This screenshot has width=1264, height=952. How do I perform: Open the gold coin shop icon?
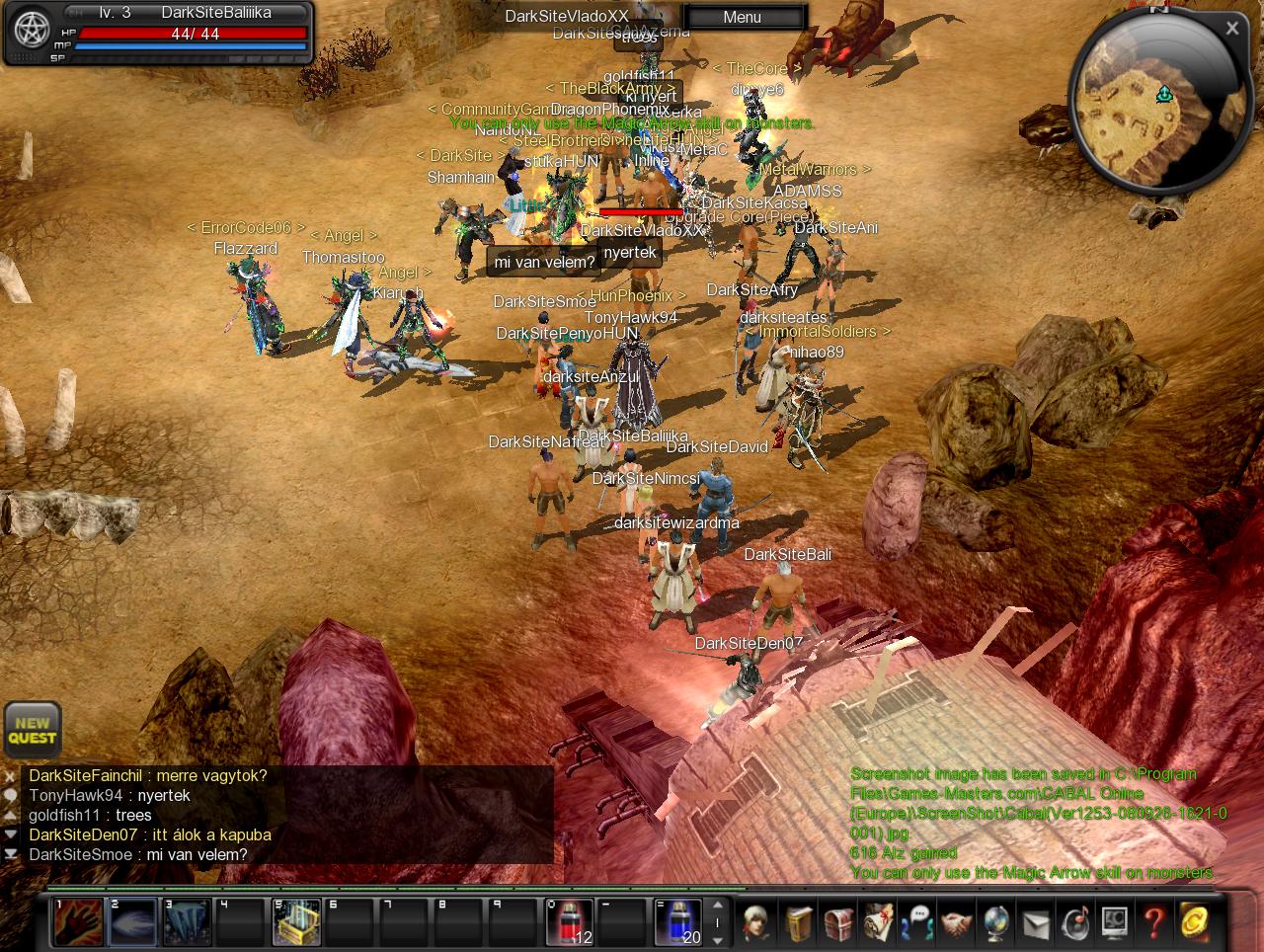1195,923
